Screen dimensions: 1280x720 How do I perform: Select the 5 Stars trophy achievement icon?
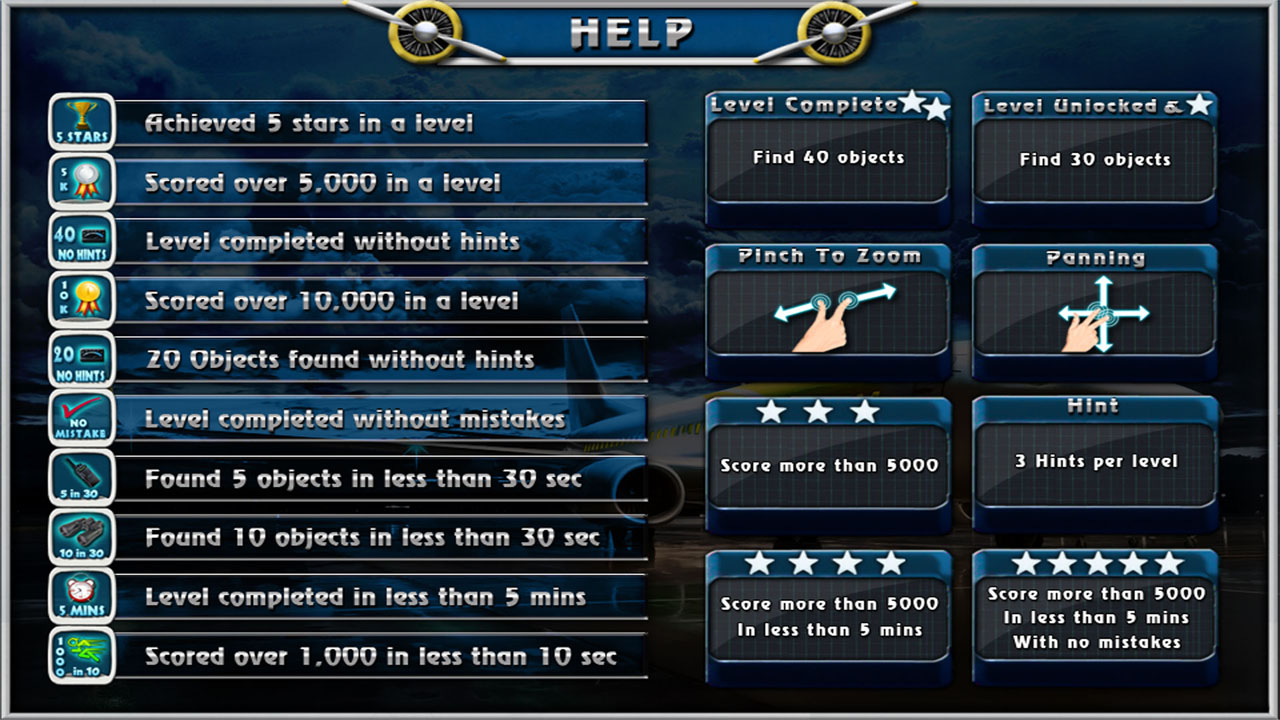click(81, 122)
